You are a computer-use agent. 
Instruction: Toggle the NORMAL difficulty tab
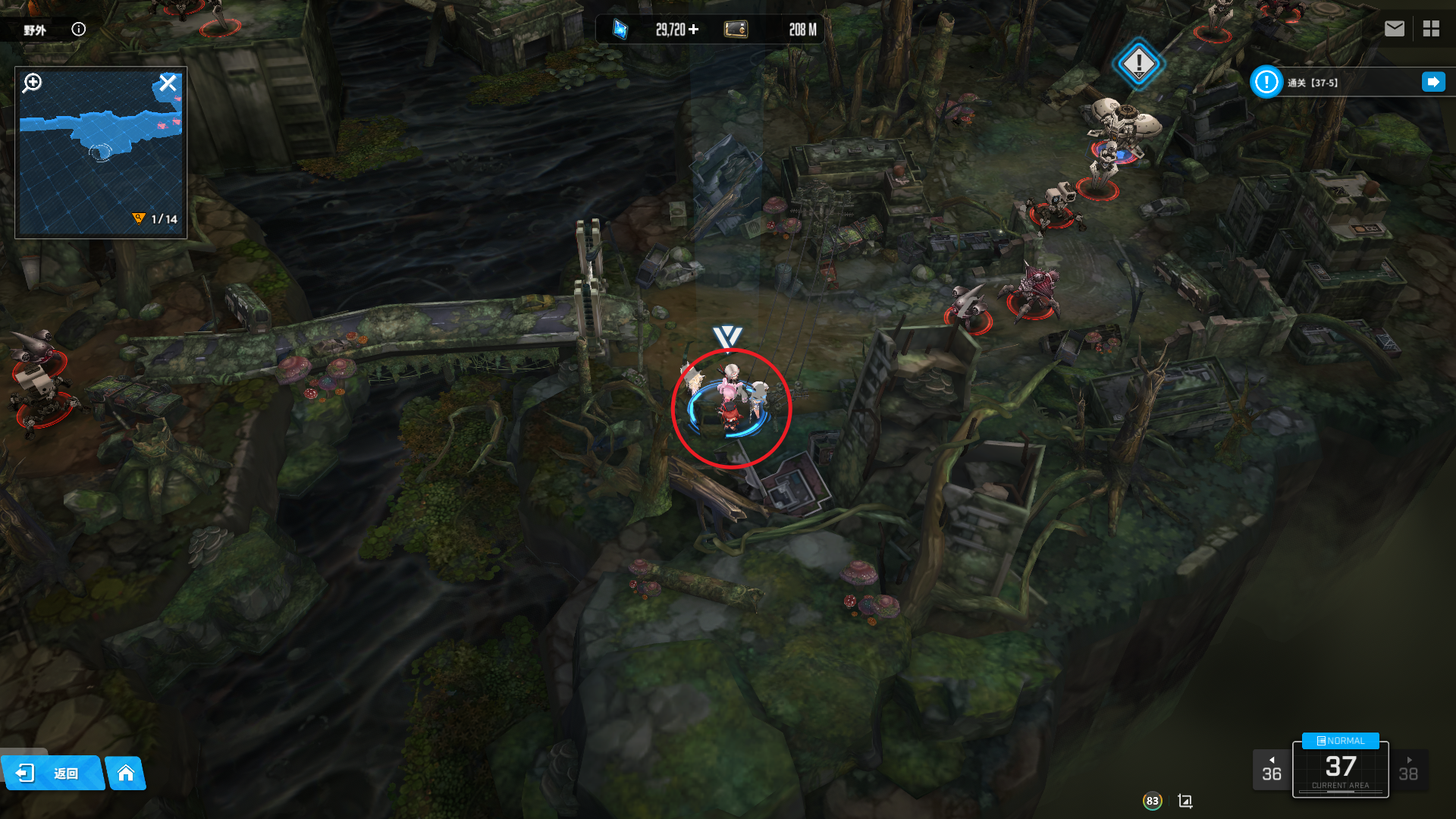point(1341,741)
